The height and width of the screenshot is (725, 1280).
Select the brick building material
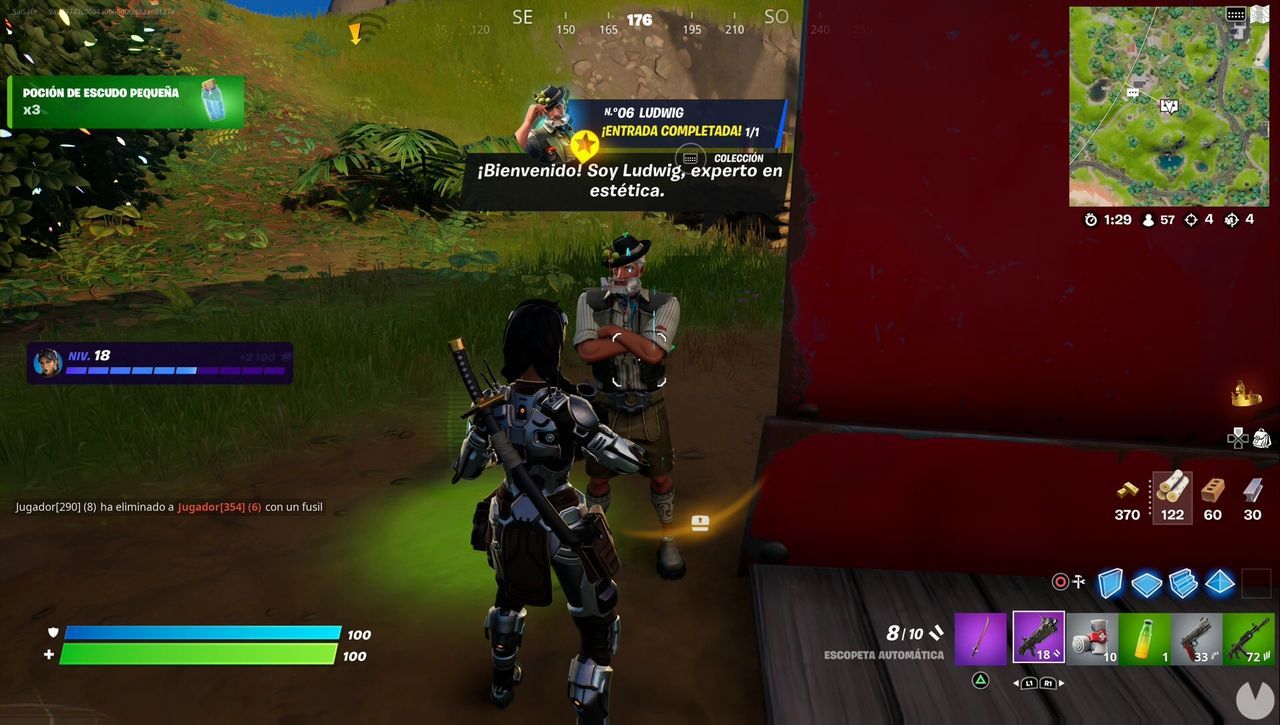(x=1212, y=495)
